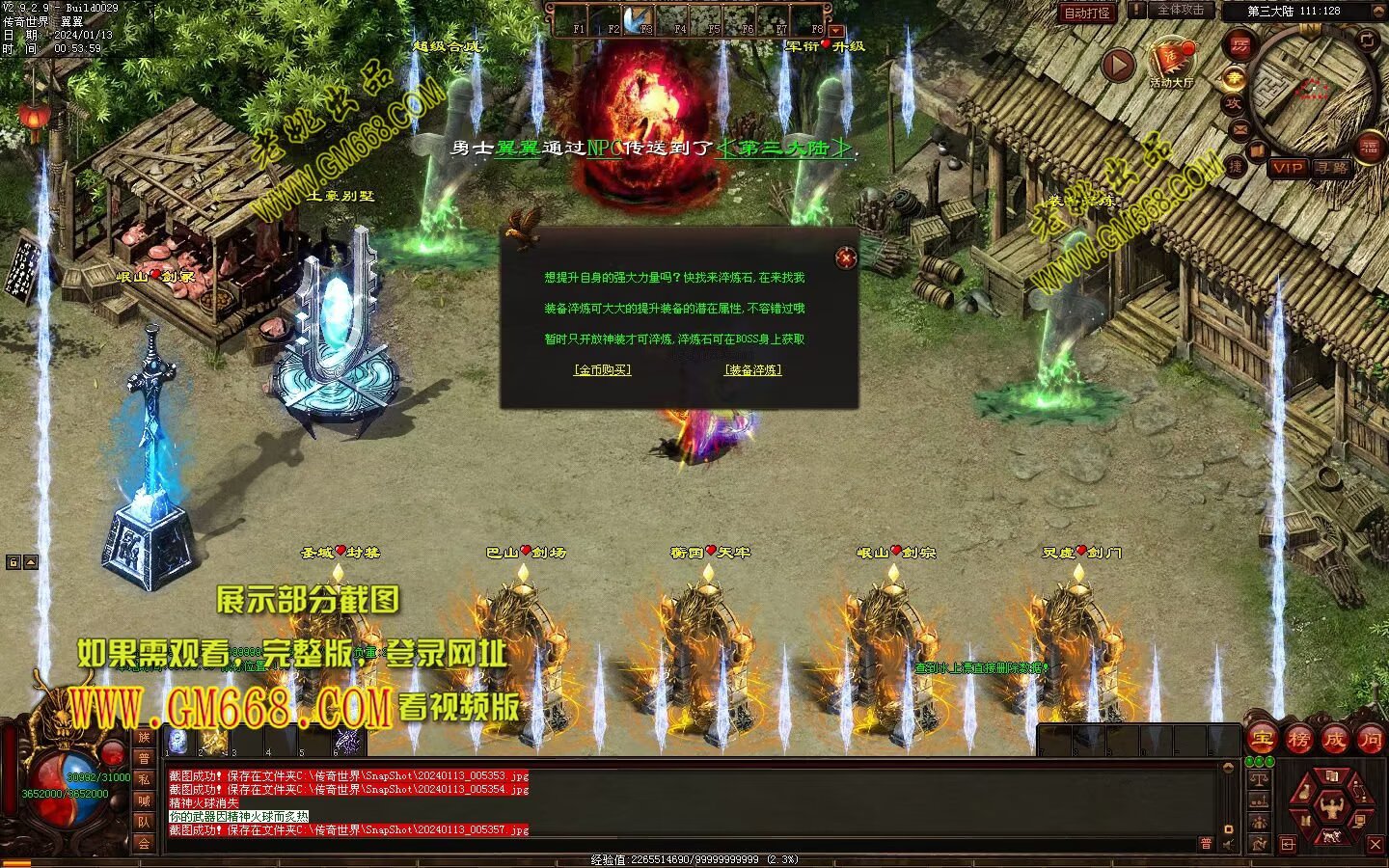Switch to the 私 private chat channel
This screenshot has height=868, width=1389.
[x=144, y=779]
